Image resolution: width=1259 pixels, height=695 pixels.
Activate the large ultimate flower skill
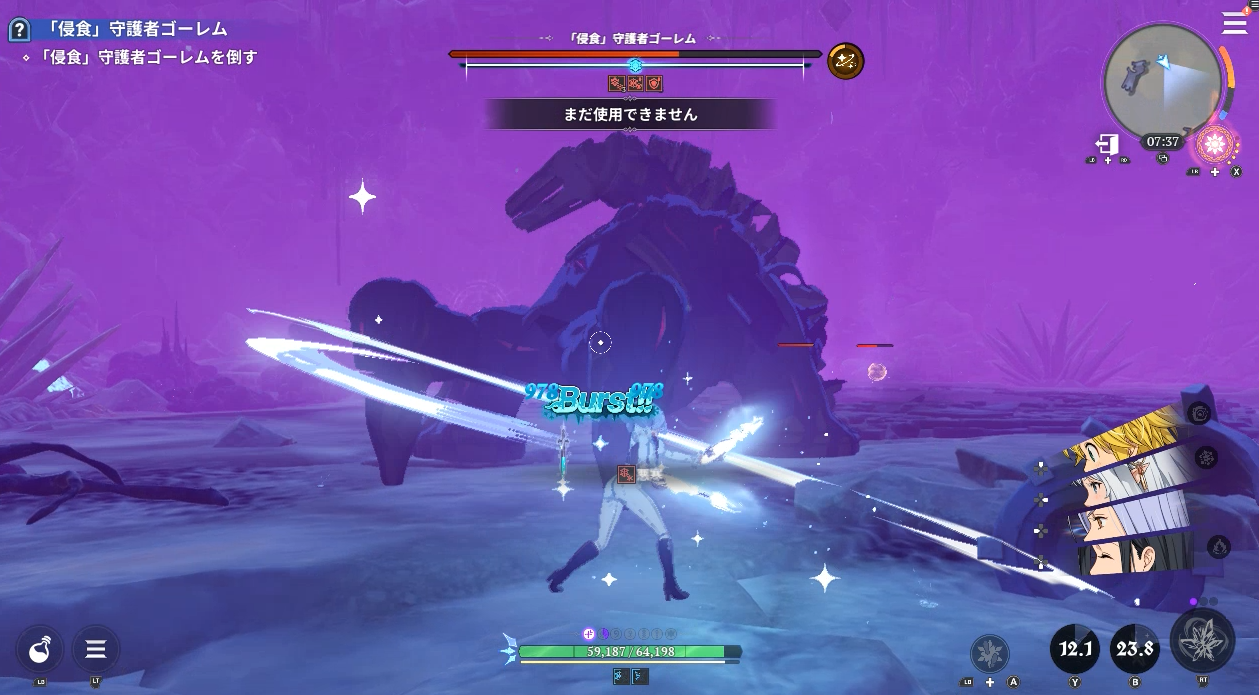pyautogui.click(x=1202, y=640)
